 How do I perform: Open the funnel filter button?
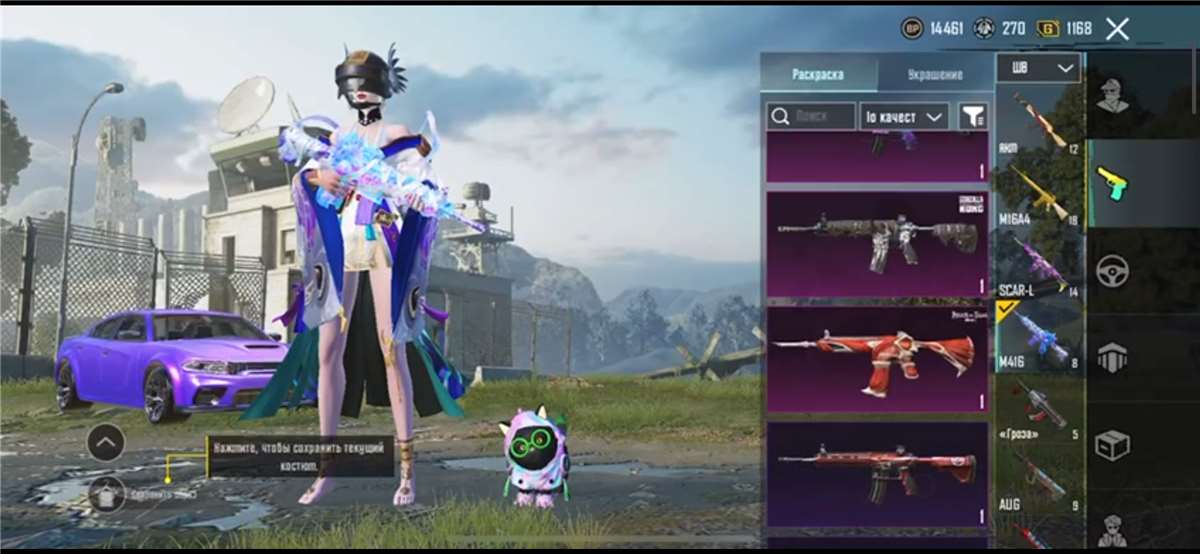point(972,117)
